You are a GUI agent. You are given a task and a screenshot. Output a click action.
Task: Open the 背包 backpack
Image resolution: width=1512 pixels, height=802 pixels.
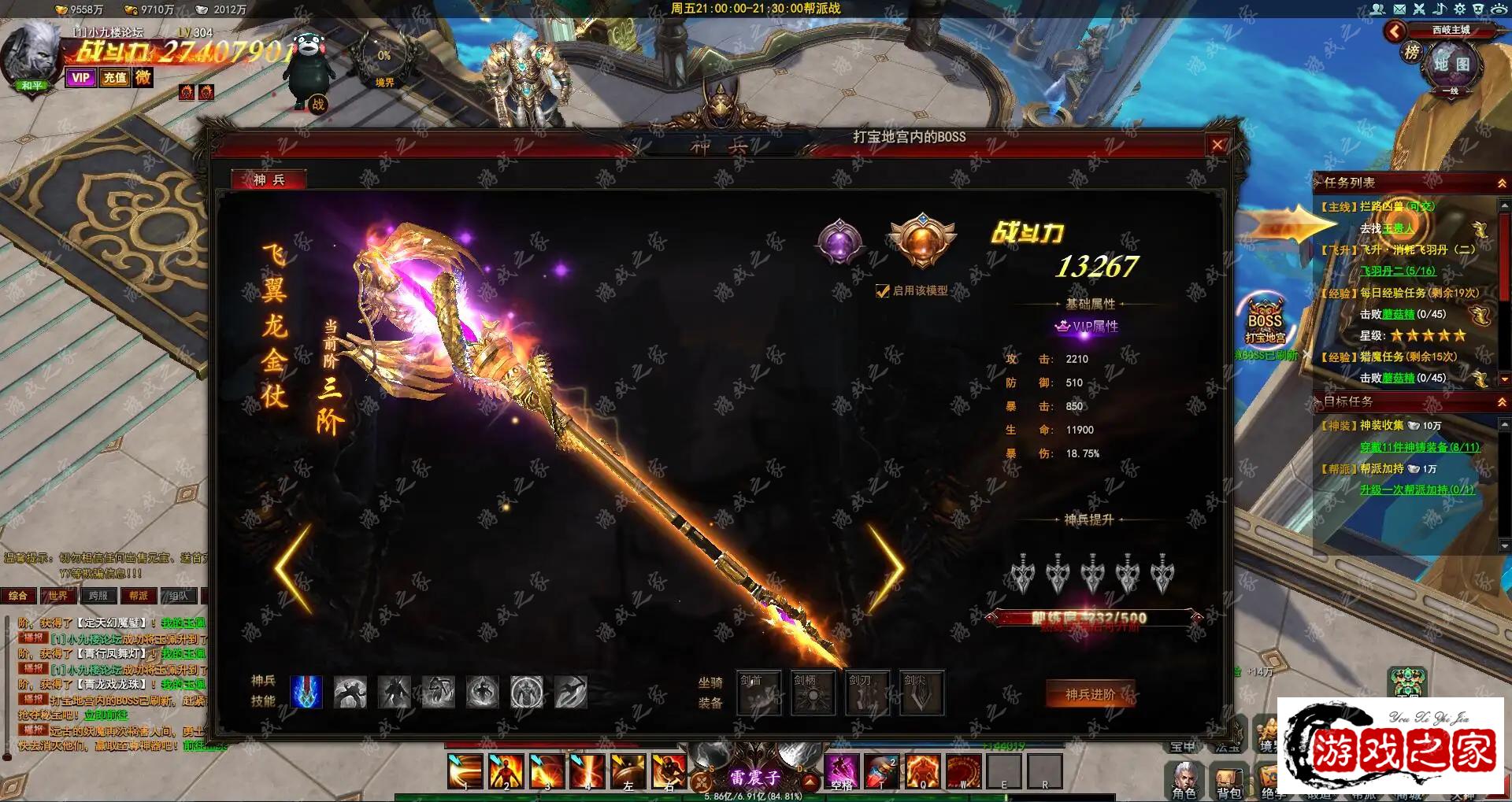[x=1228, y=780]
